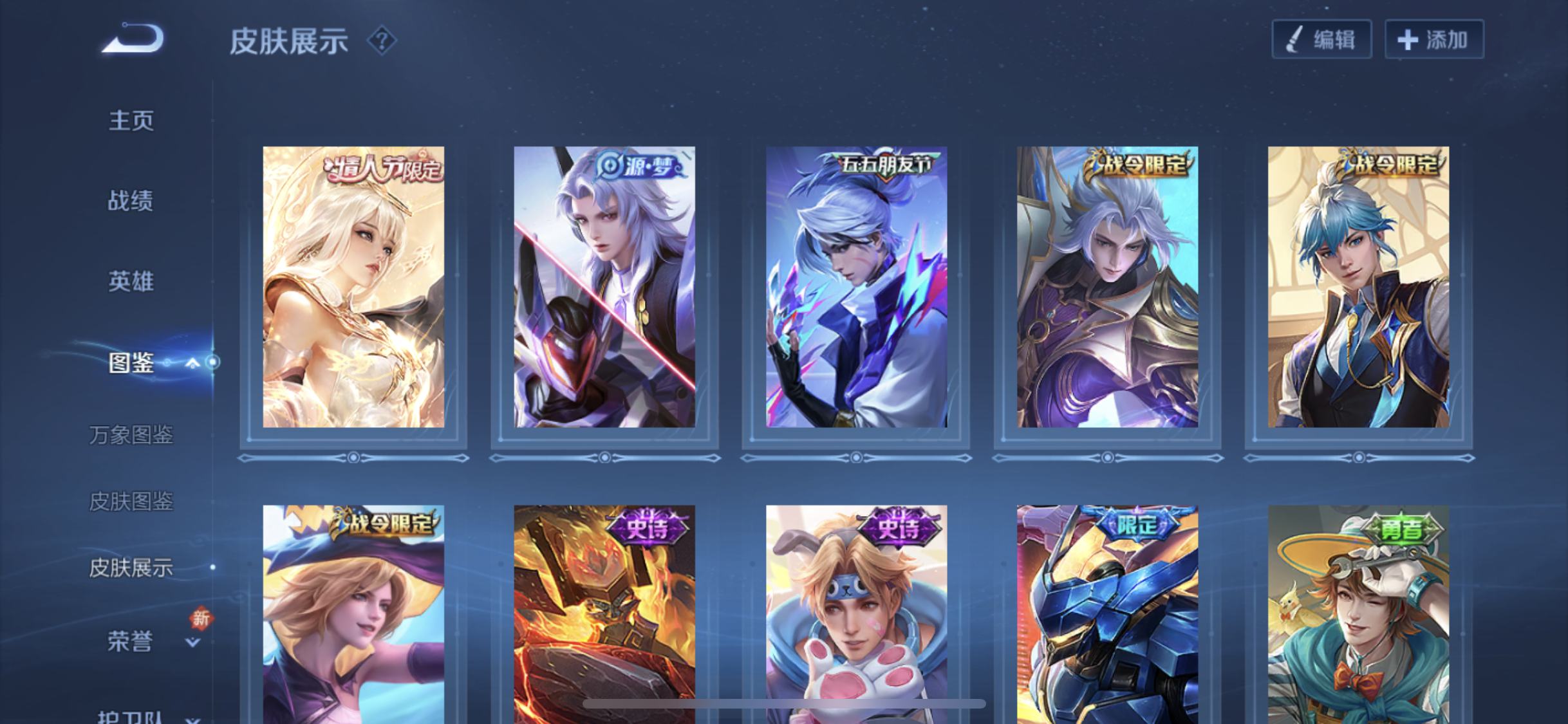Switch to the 主页 home tab
Viewport: 1568px width, 724px height.
(x=131, y=120)
